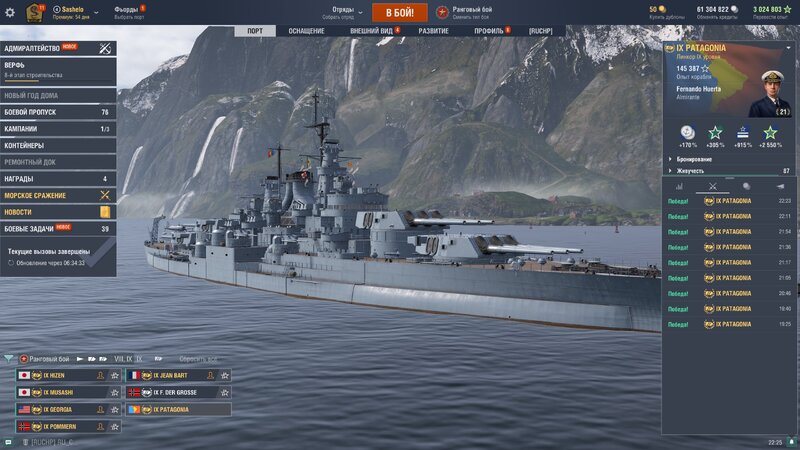Viewport: 800px width, 450px height.
Task: Switch to the ОСНАЩЕНИЕ tab
Action: [x=307, y=31]
